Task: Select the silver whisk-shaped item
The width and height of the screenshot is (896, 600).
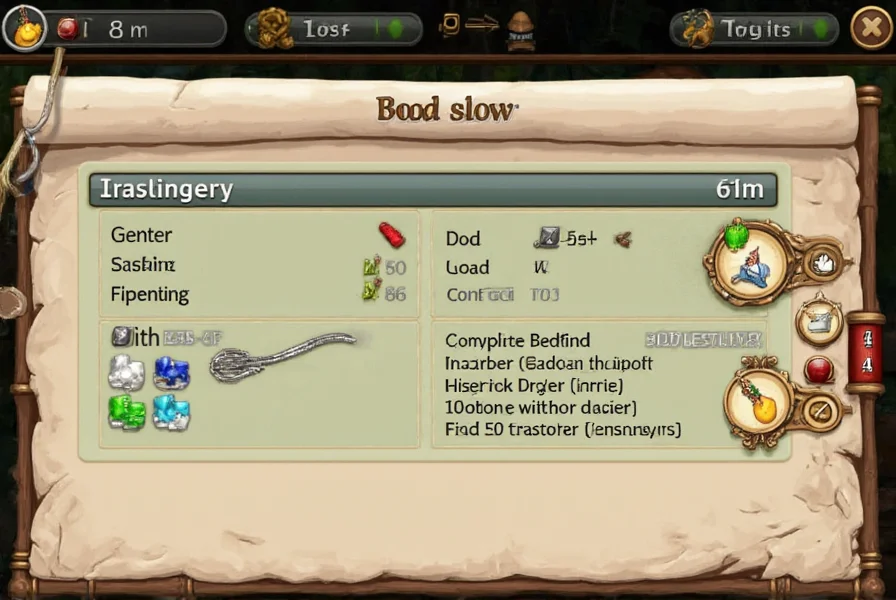Action: (x=280, y=356)
